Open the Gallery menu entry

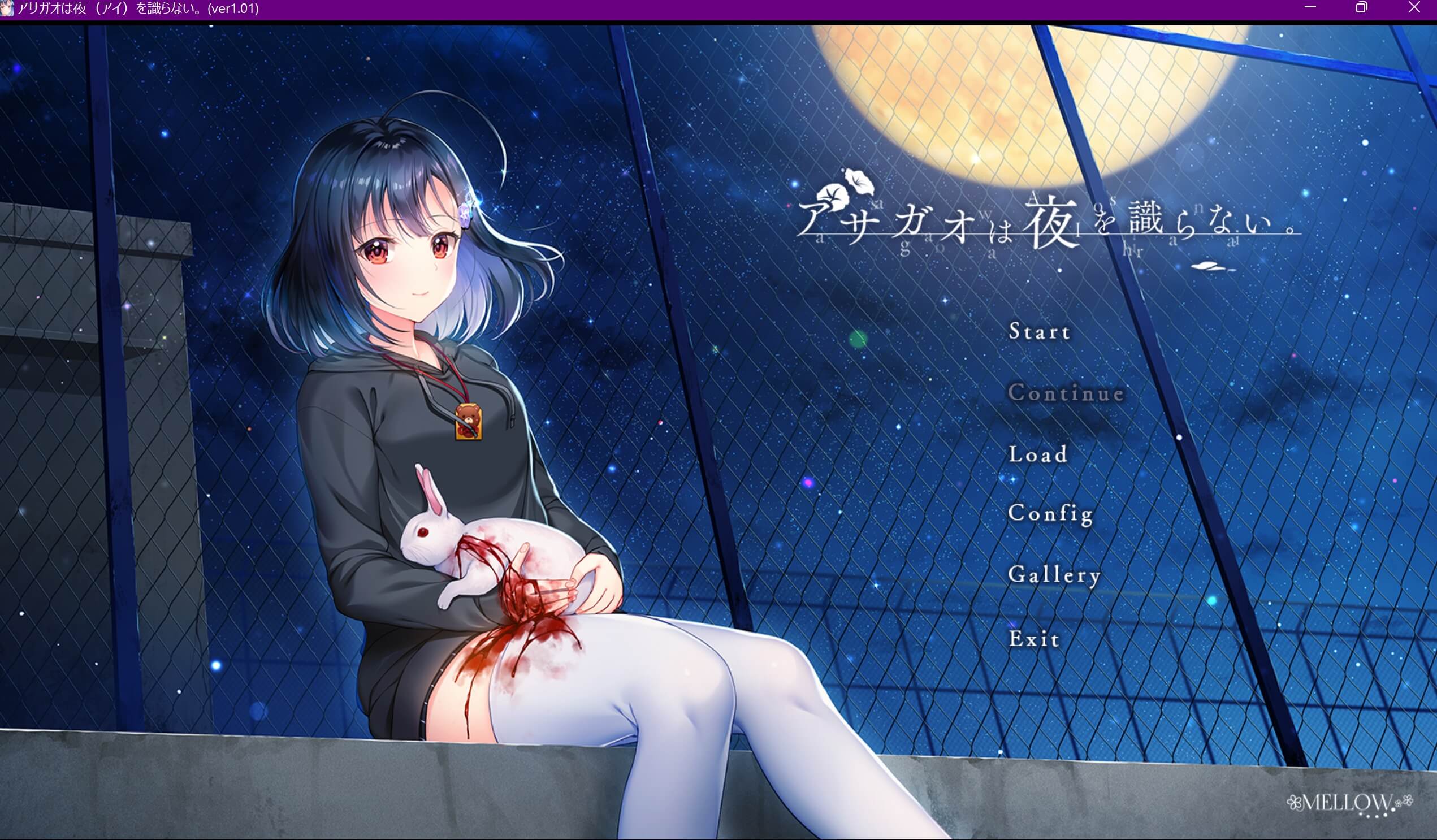[1055, 576]
